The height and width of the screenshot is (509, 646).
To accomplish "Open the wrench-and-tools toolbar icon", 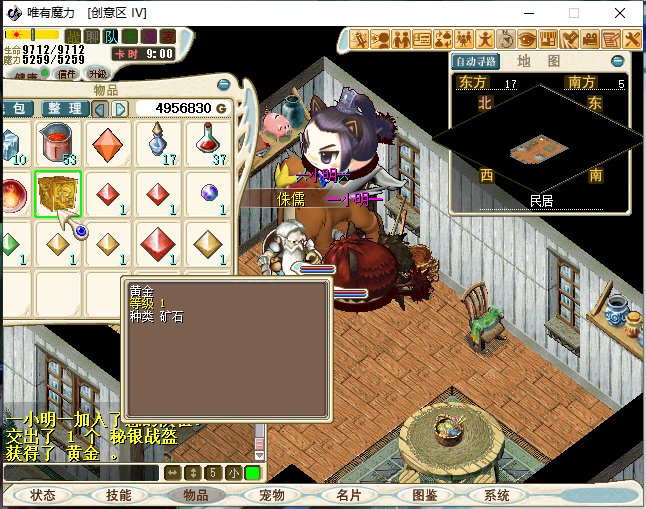I will click(631, 40).
